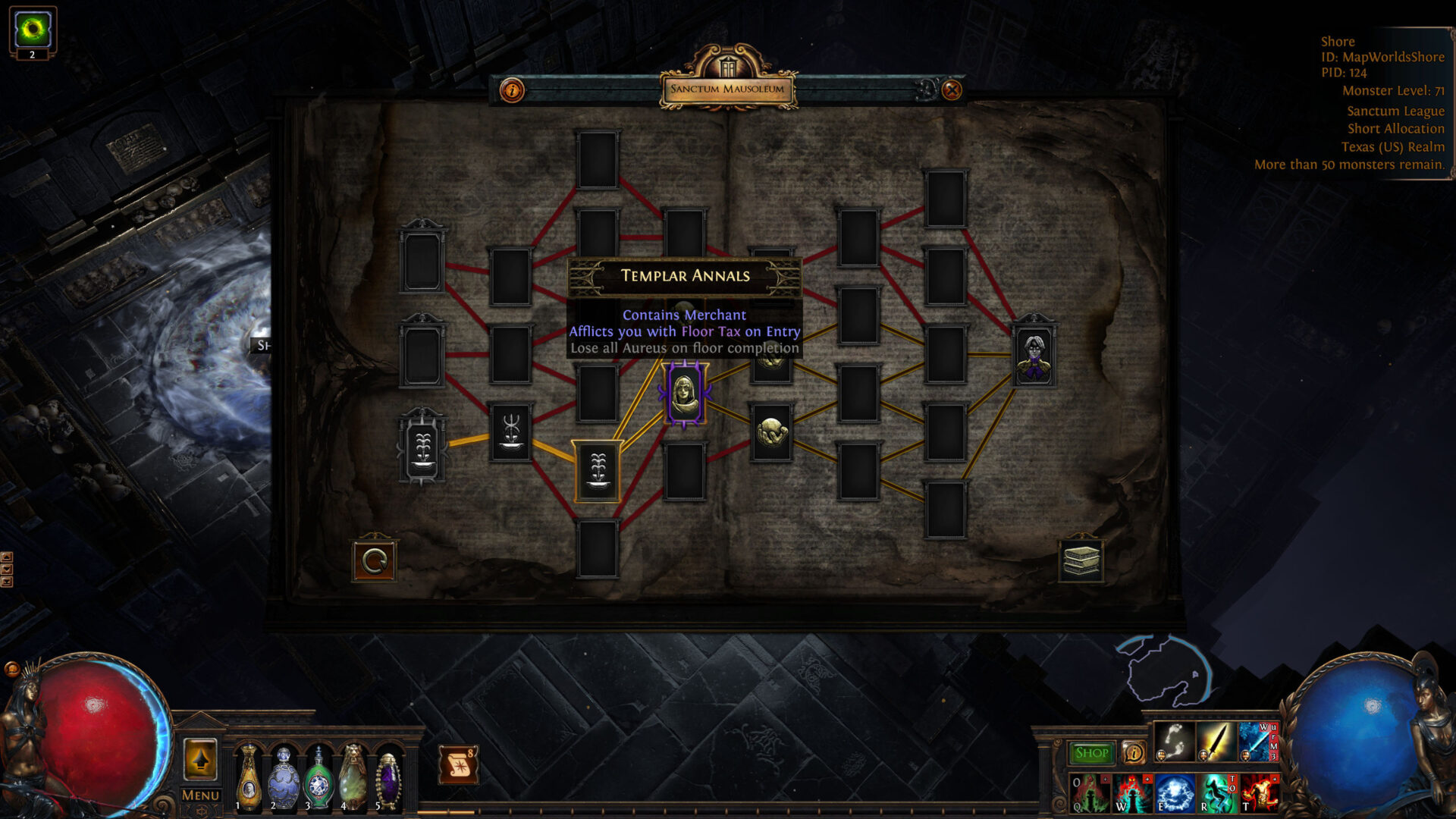The height and width of the screenshot is (819, 1456).
Task: Use the blue ornate flask in slot 2
Action: 284,777
